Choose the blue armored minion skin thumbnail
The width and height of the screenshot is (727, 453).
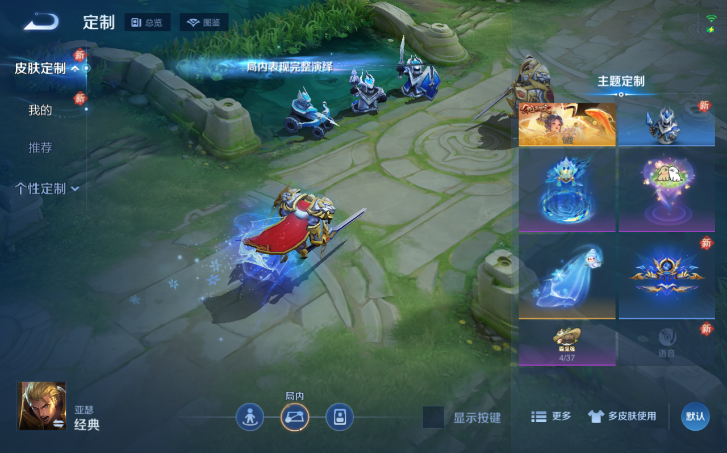click(x=666, y=124)
